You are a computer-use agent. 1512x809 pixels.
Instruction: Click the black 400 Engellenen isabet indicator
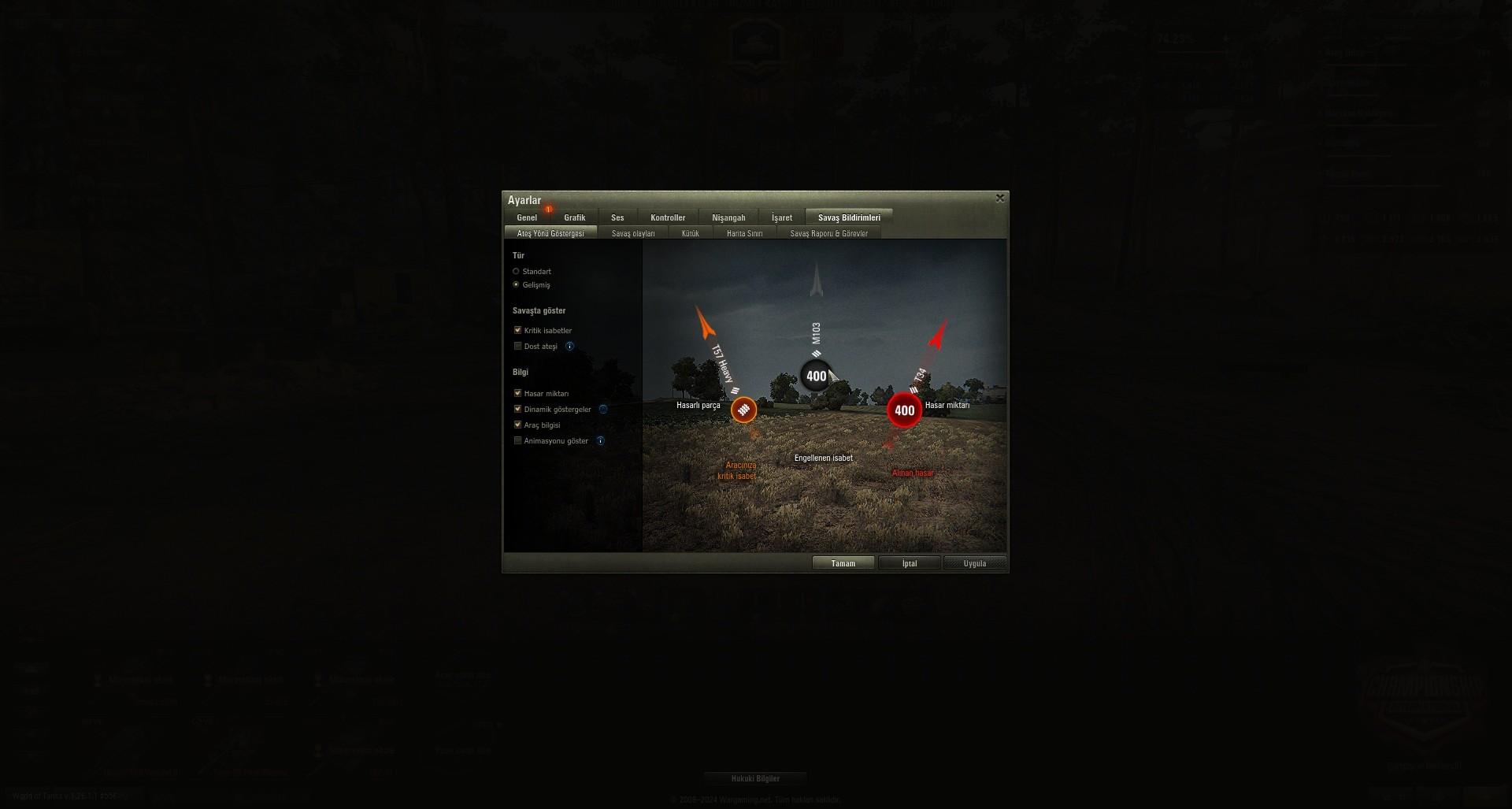click(x=816, y=376)
